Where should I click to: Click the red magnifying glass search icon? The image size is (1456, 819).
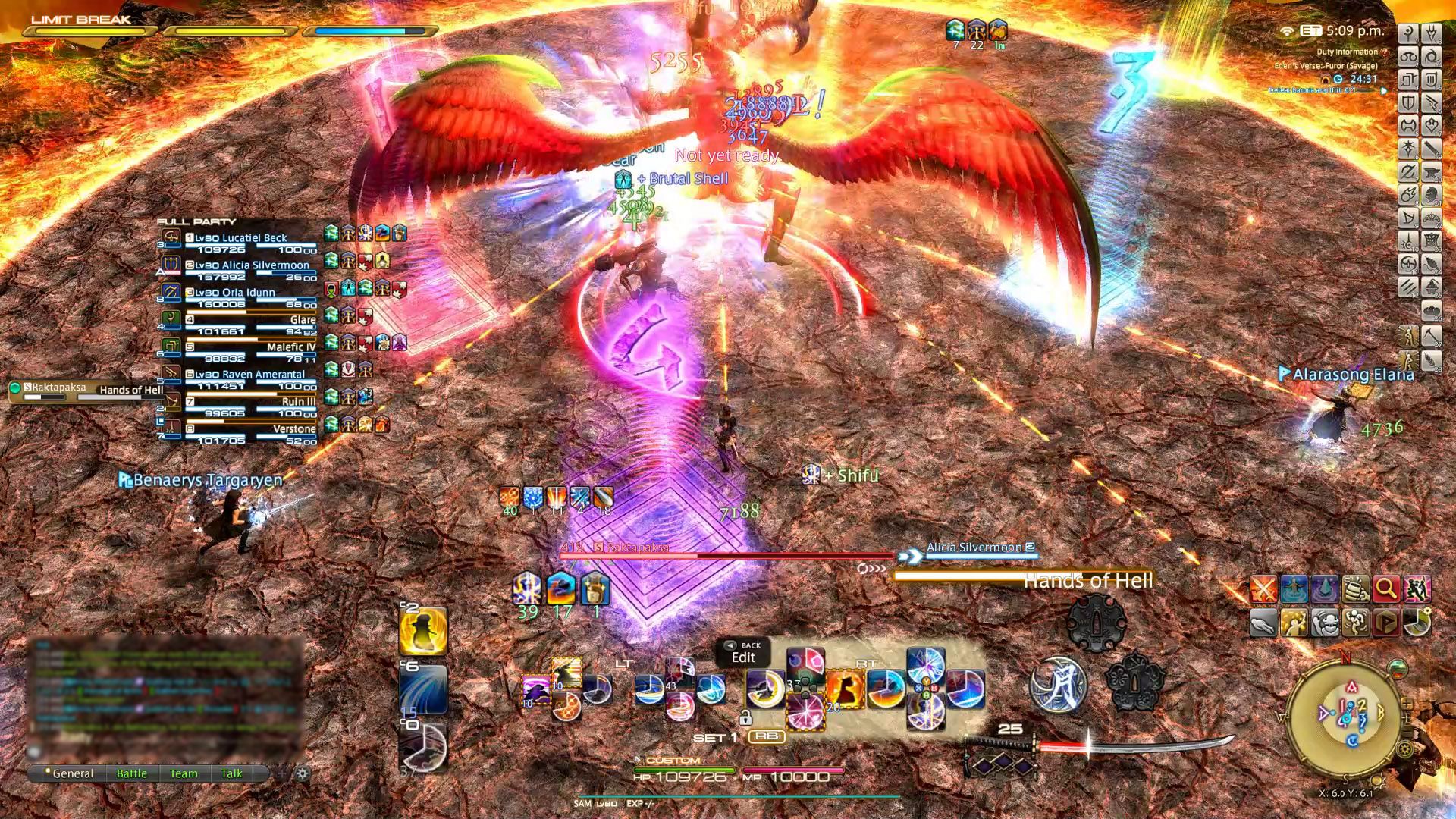click(x=1385, y=588)
